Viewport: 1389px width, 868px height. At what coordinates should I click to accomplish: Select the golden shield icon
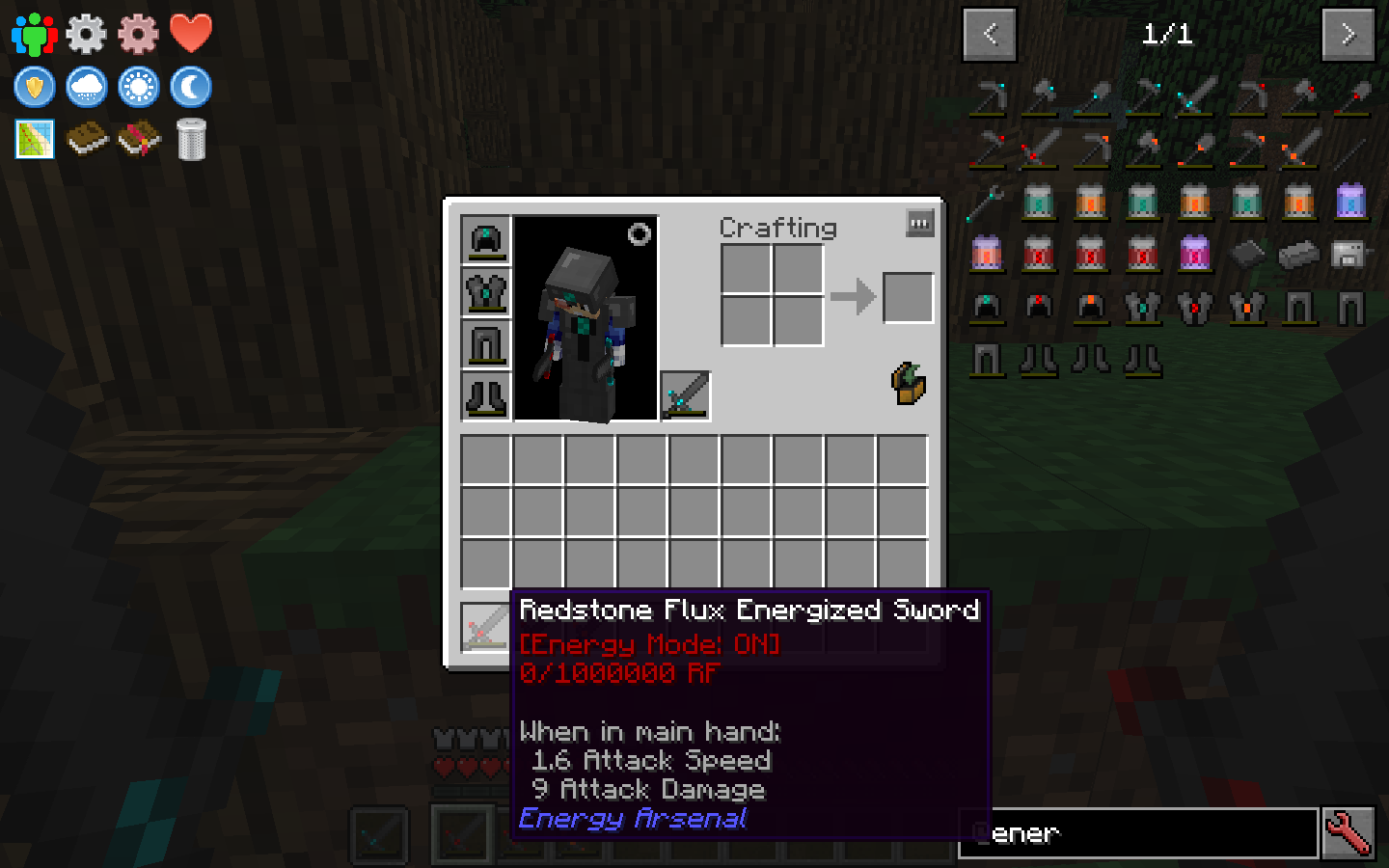34,86
